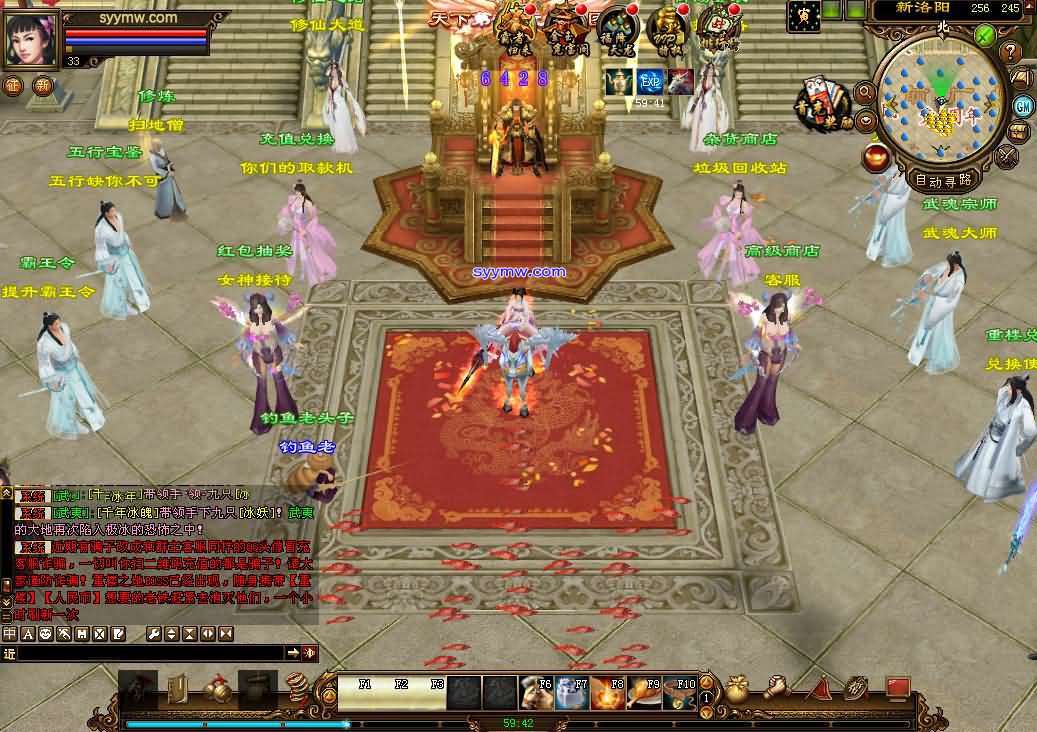Use the F9 roast meat item slot
This screenshot has height=732, width=1037.
pos(642,692)
